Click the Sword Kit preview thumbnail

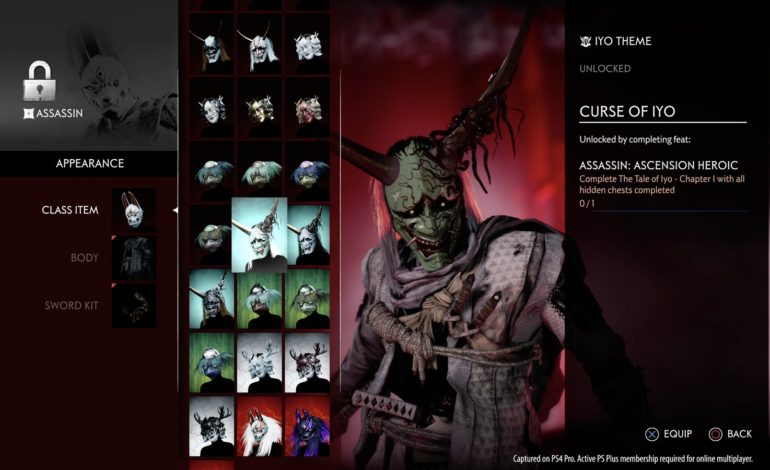click(134, 305)
